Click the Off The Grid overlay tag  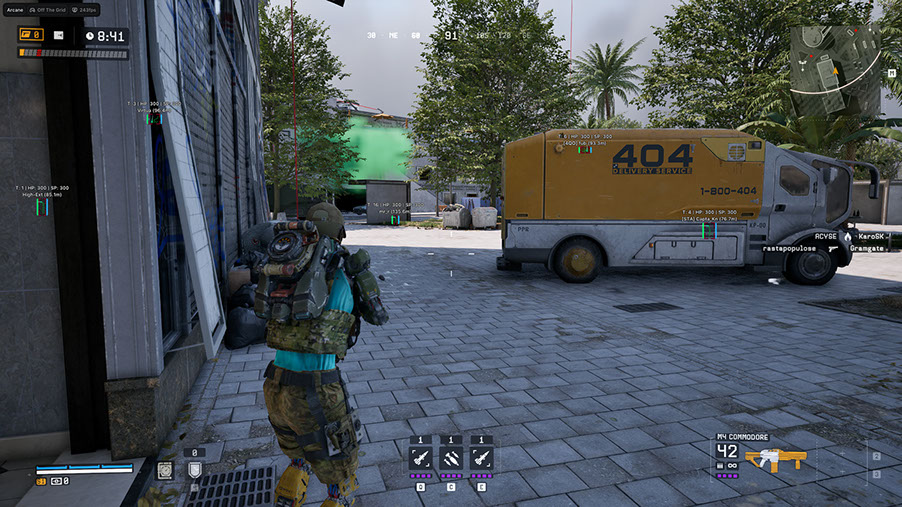tap(53, 9)
